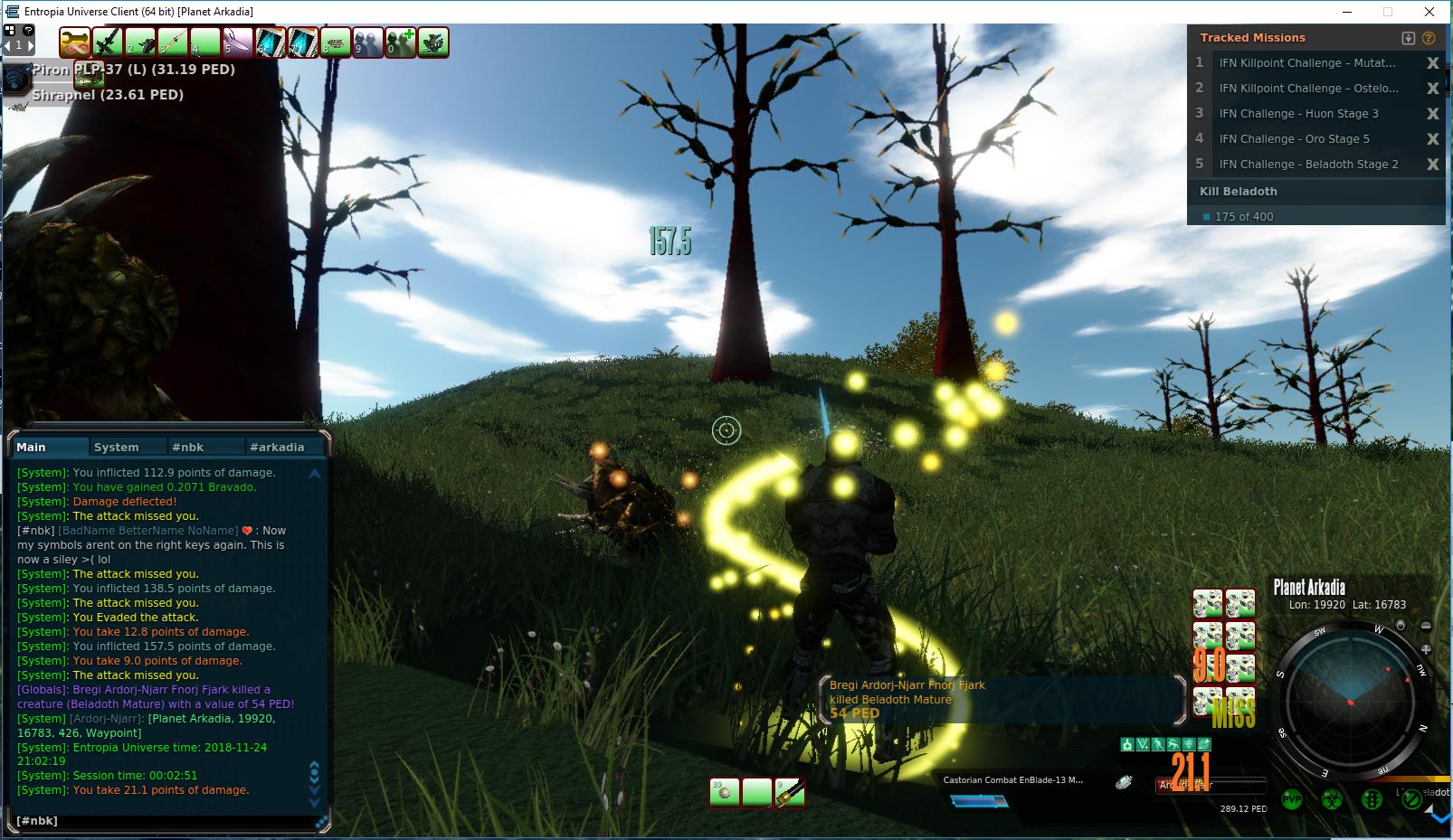Image resolution: width=1453 pixels, height=840 pixels.
Task: Activate the spear weapon in slot 3
Action: click(173, 42)
